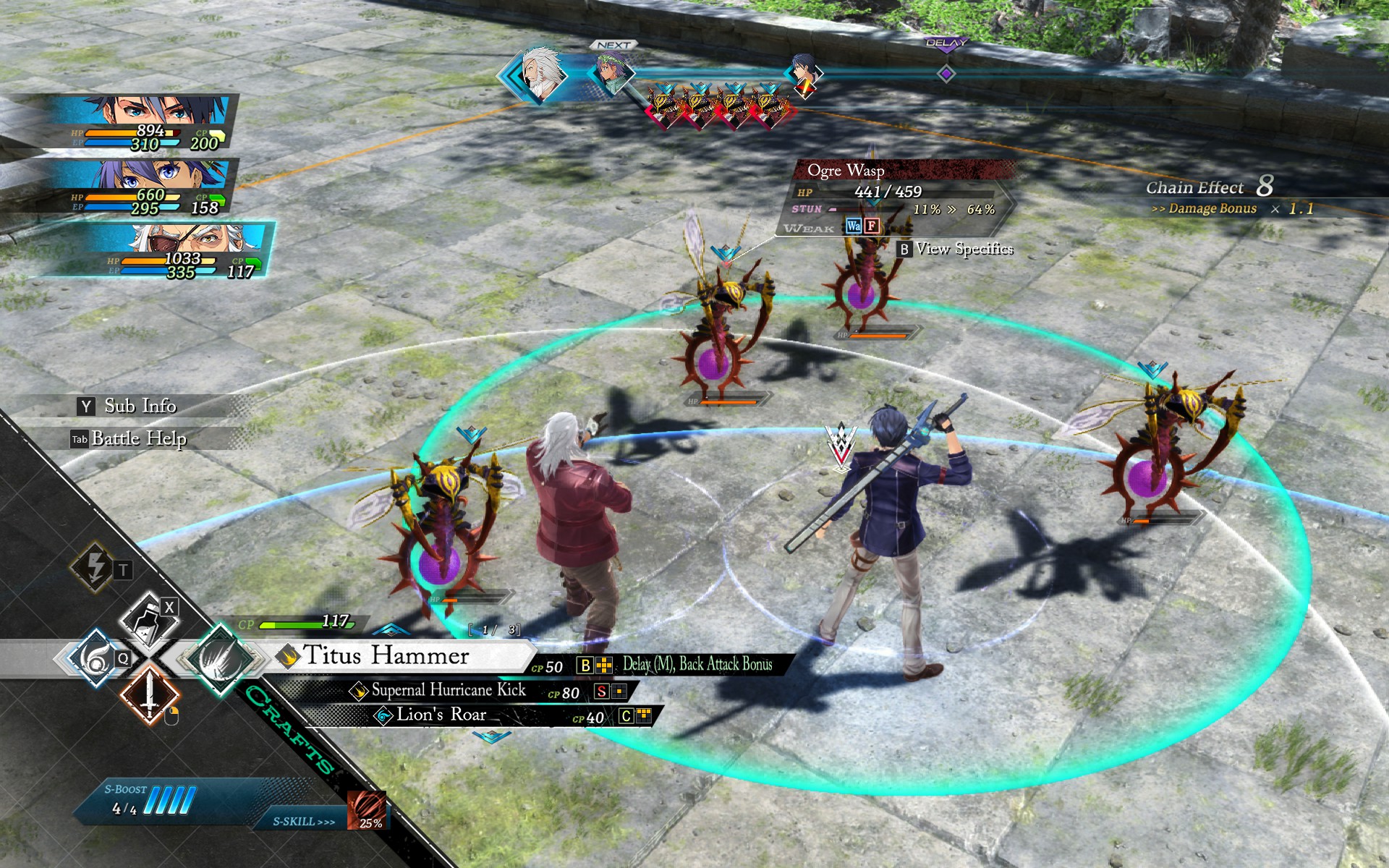Switch to the arts swirl command
1389x868 pixels.
[x=94, y=657]
